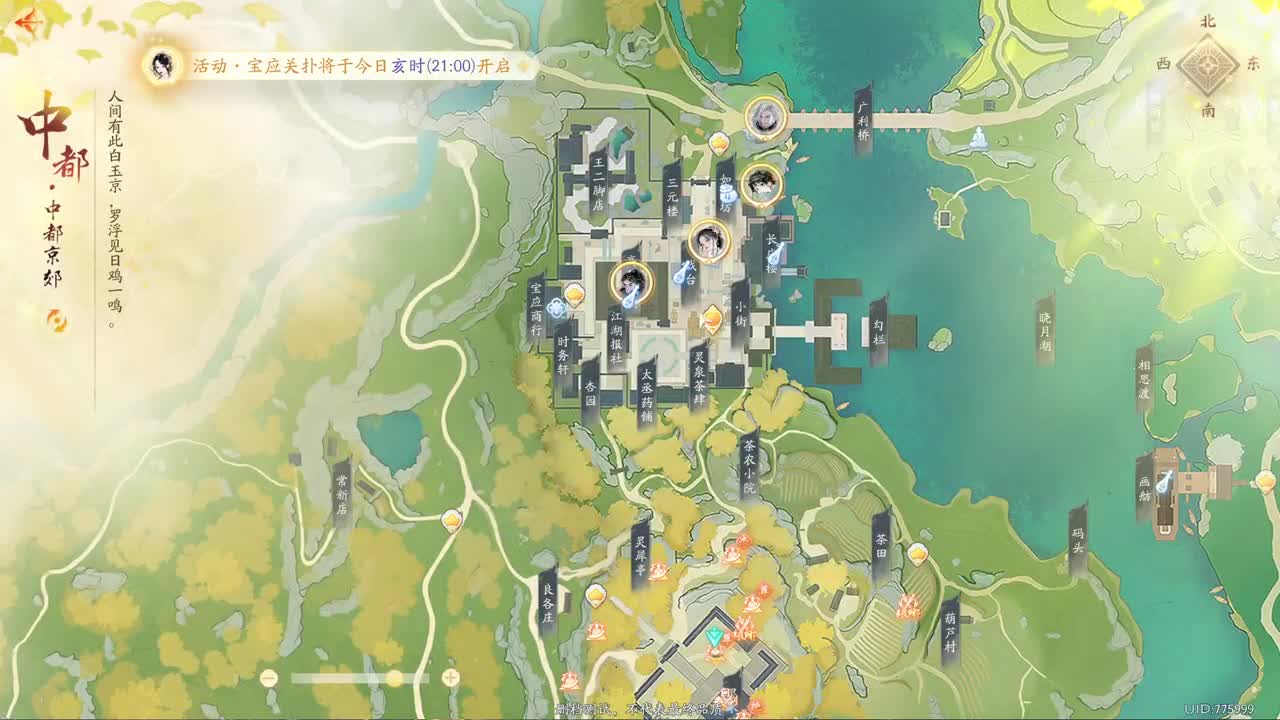Select the NPC avatar marker beside Ruyifang
The image size is (1280, 720).
(x=759, y=186)
